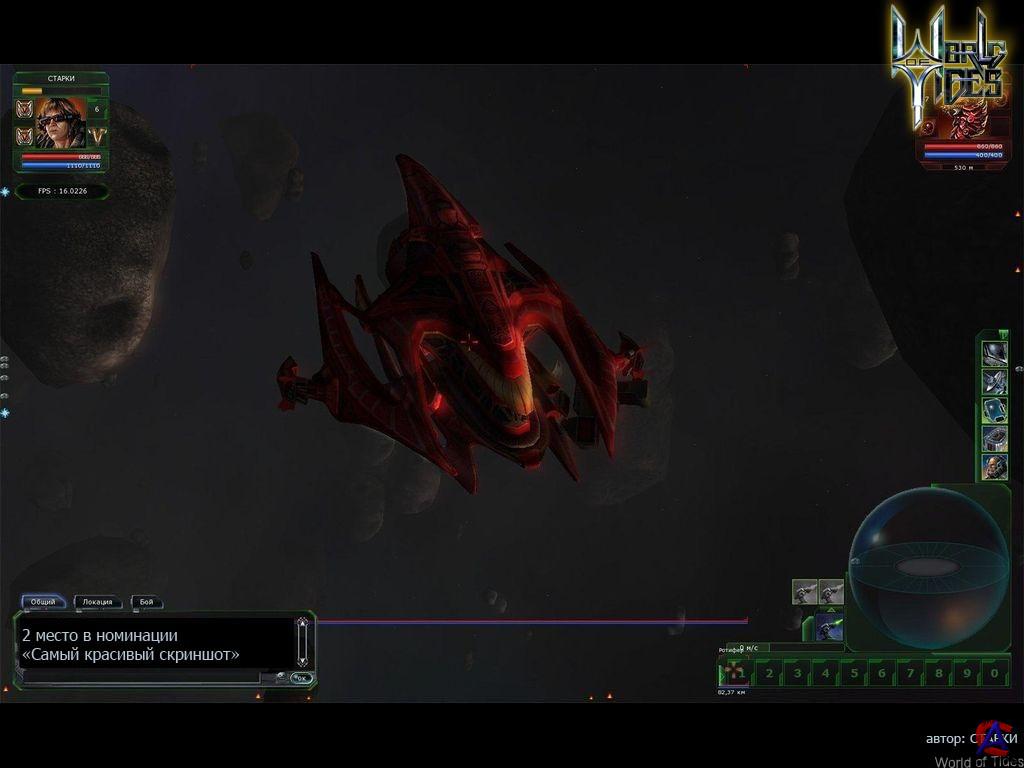Collapse the side menu arrow toggle
Viewport: 1024px width, 768px height.
tap(1003, 334)
